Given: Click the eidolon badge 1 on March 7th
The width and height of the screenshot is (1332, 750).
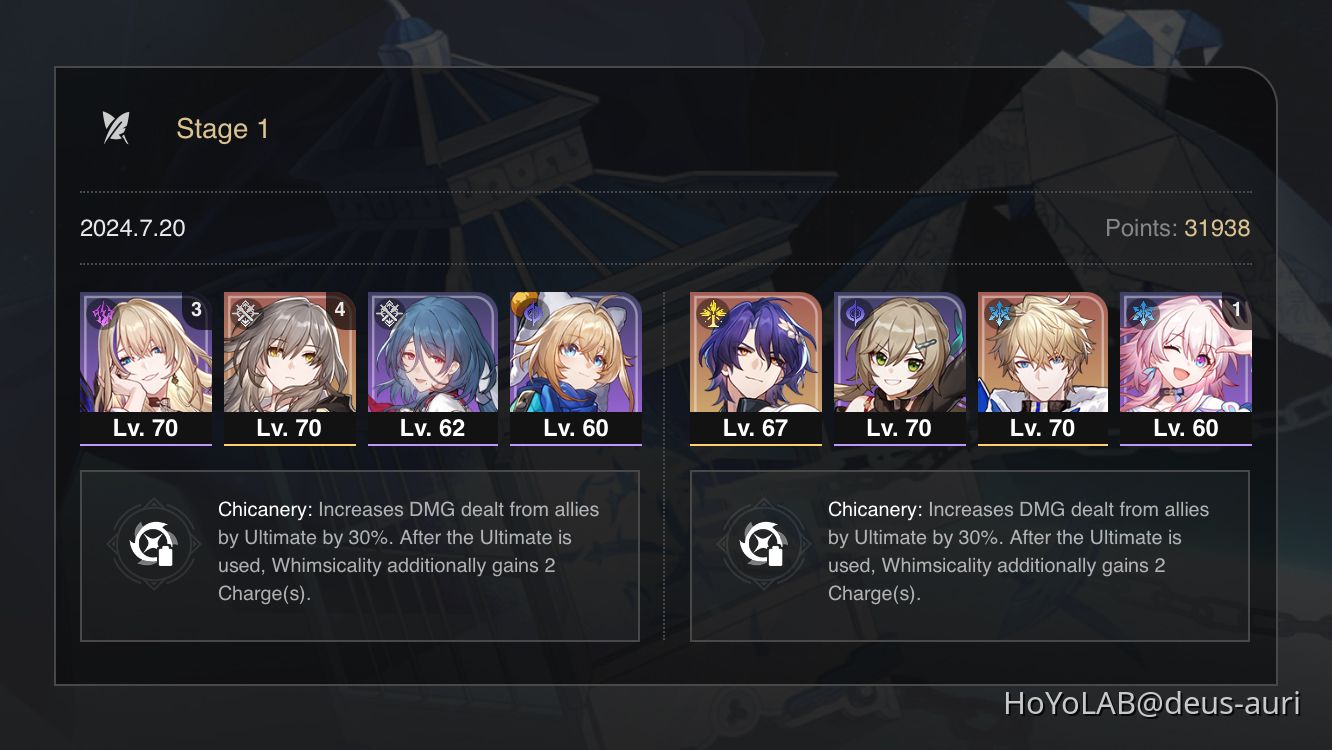Looking at the screenshot, I should [1237, 310].
